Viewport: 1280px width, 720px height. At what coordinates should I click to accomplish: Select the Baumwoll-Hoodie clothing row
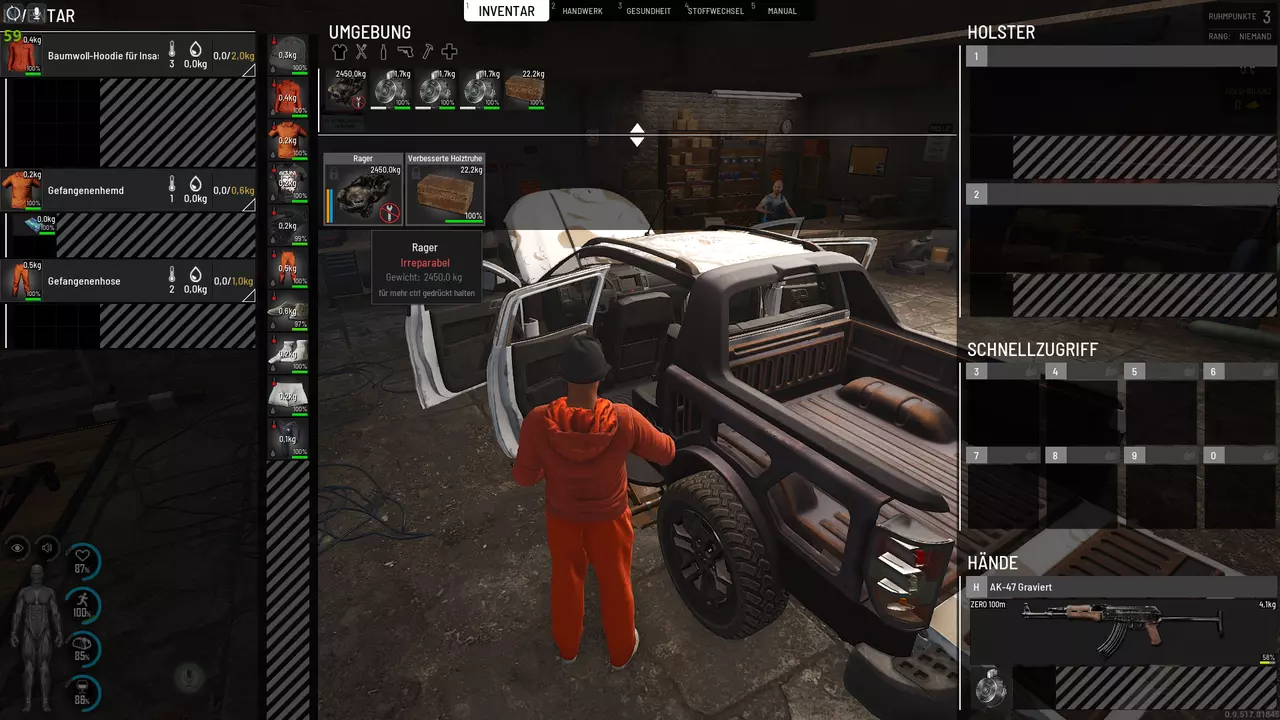pos(128,56)
